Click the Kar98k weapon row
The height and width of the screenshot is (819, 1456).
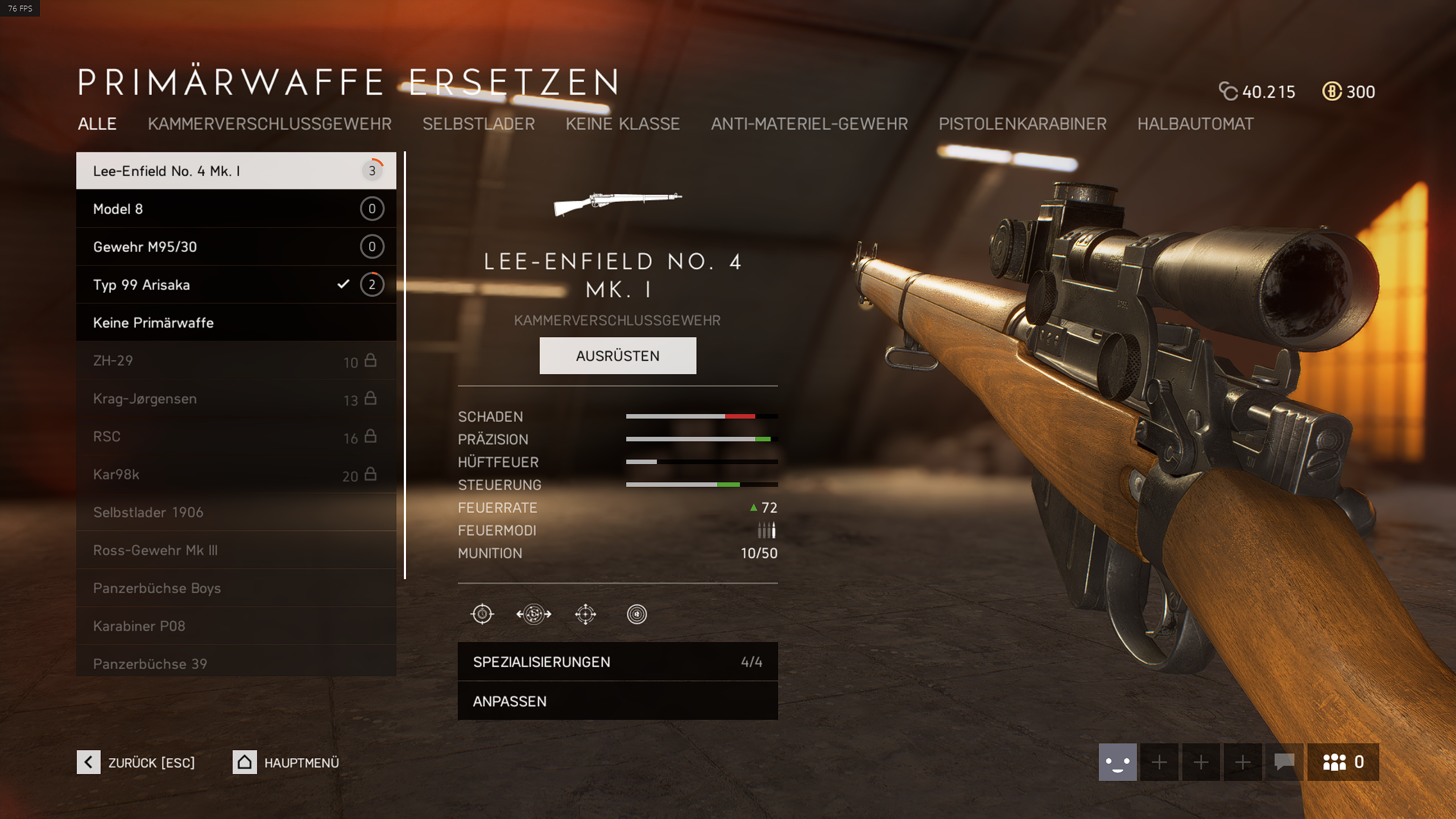point(236,474)
